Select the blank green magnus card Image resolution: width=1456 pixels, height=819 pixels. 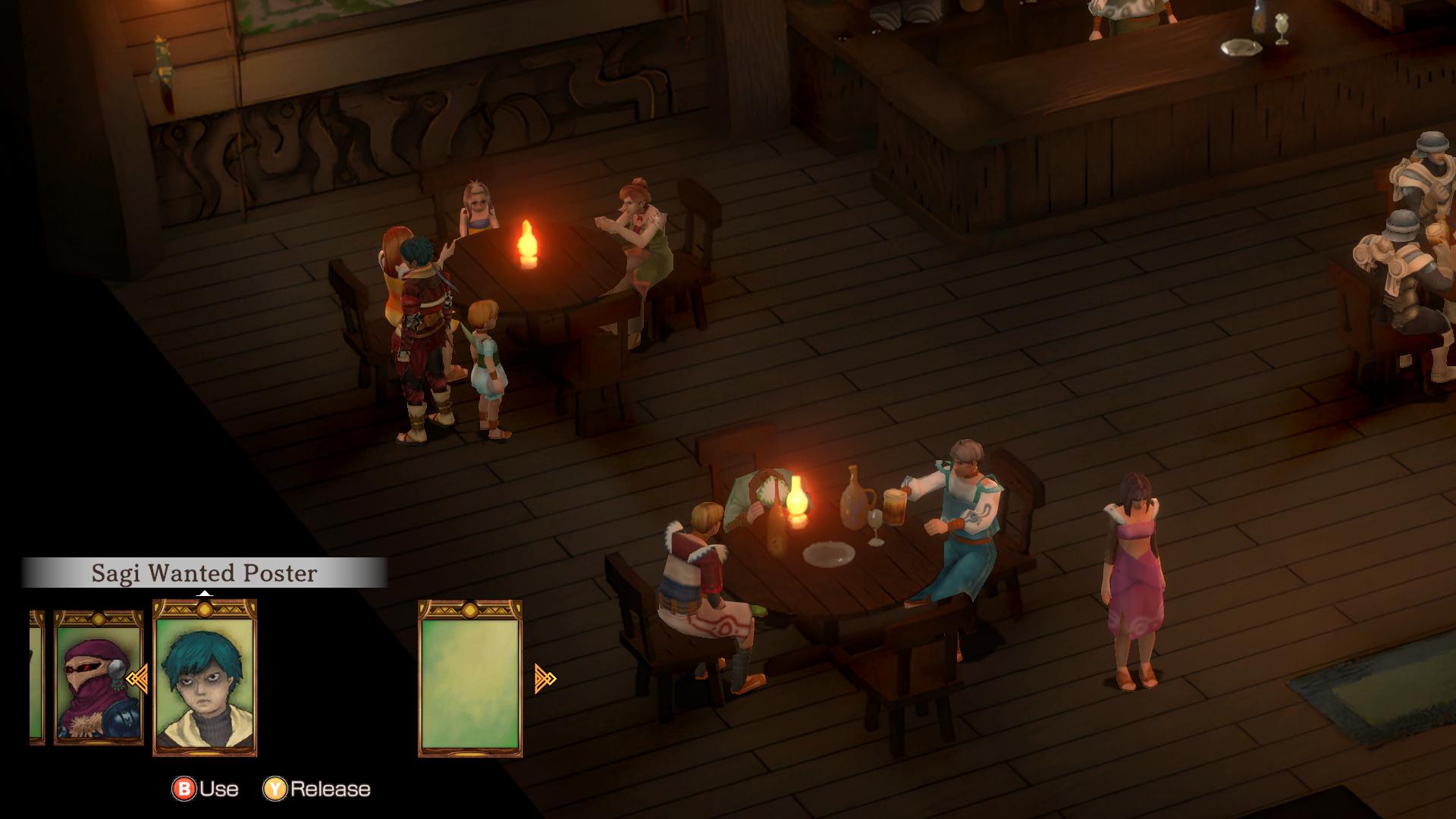470,678
